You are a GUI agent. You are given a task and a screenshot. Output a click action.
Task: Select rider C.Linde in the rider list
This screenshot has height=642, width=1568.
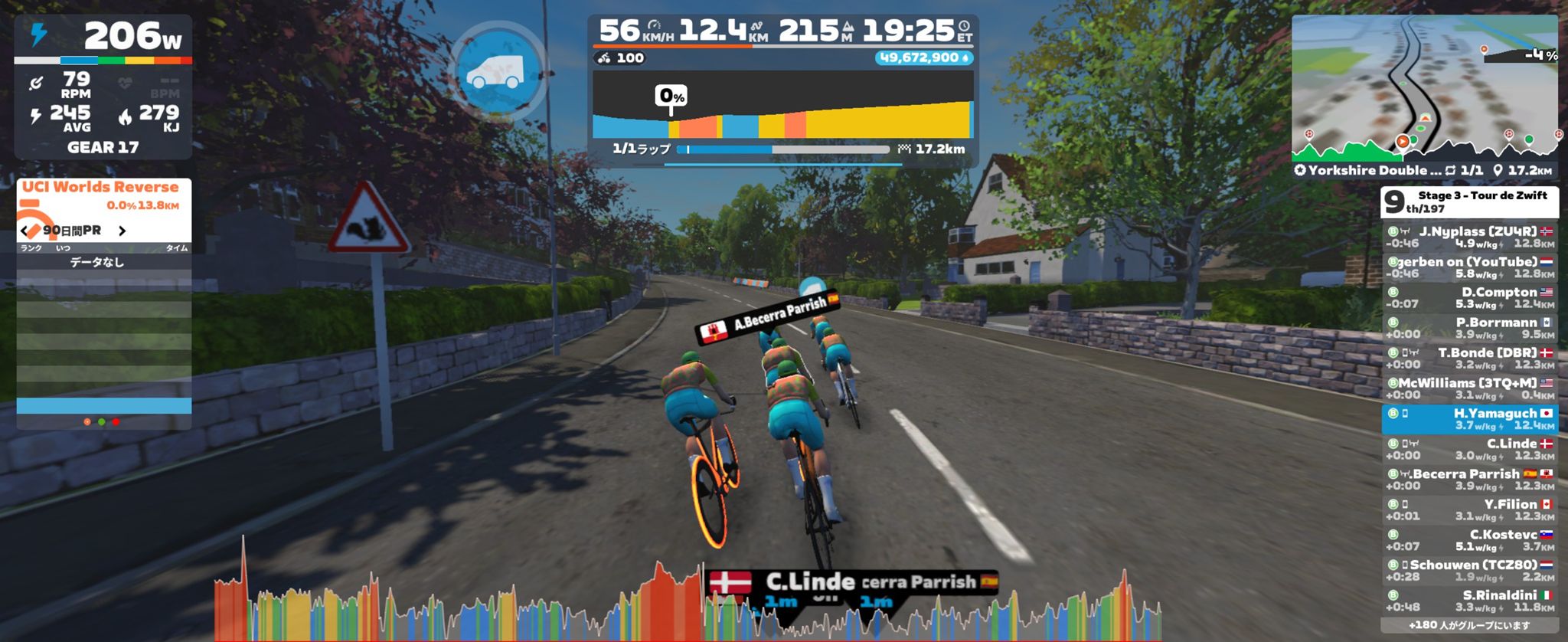point(1469,449)
